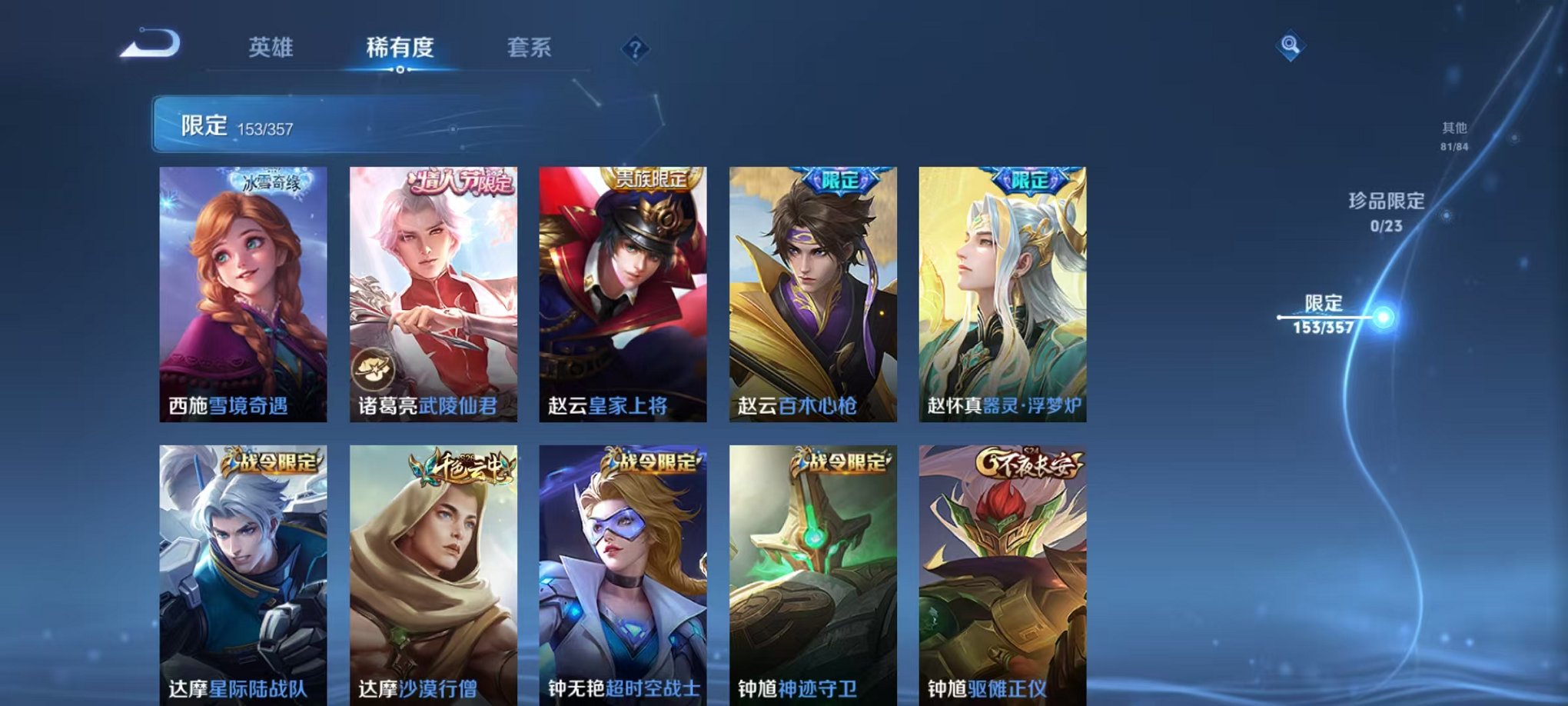Switch to the 英雄 tab
The height and width of the screenshot is (706, 1568).
point(272,48)
